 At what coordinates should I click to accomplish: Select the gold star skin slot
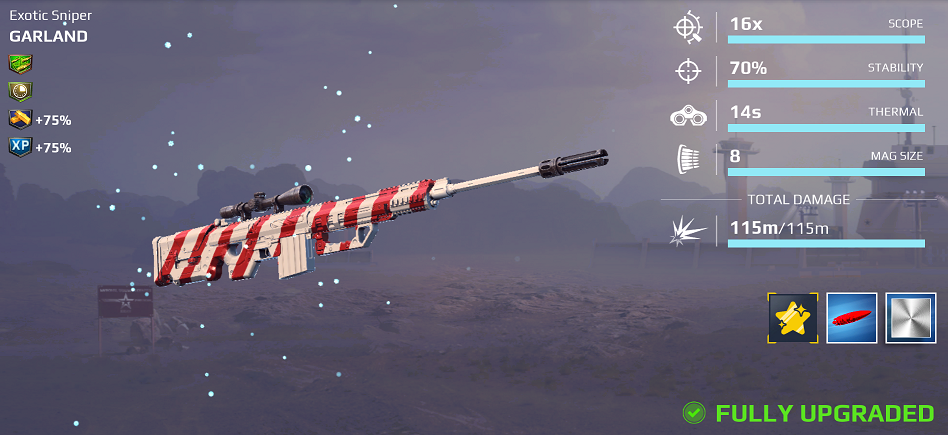(x=793, y=318)
